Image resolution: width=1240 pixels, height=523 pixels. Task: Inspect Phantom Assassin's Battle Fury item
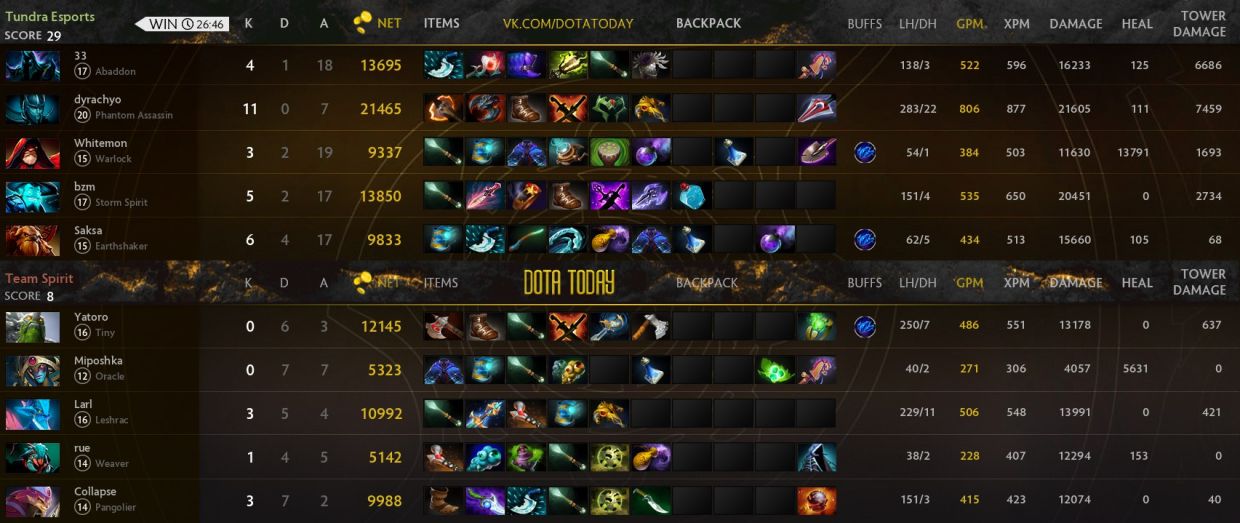click(x=443, y=109)
